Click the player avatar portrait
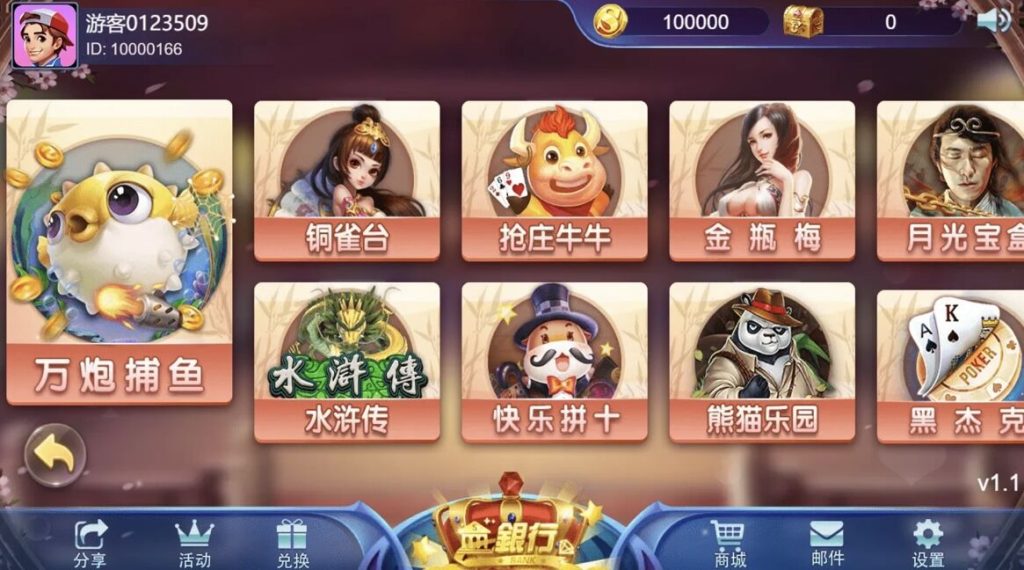1024x570 pixels. 44,35
